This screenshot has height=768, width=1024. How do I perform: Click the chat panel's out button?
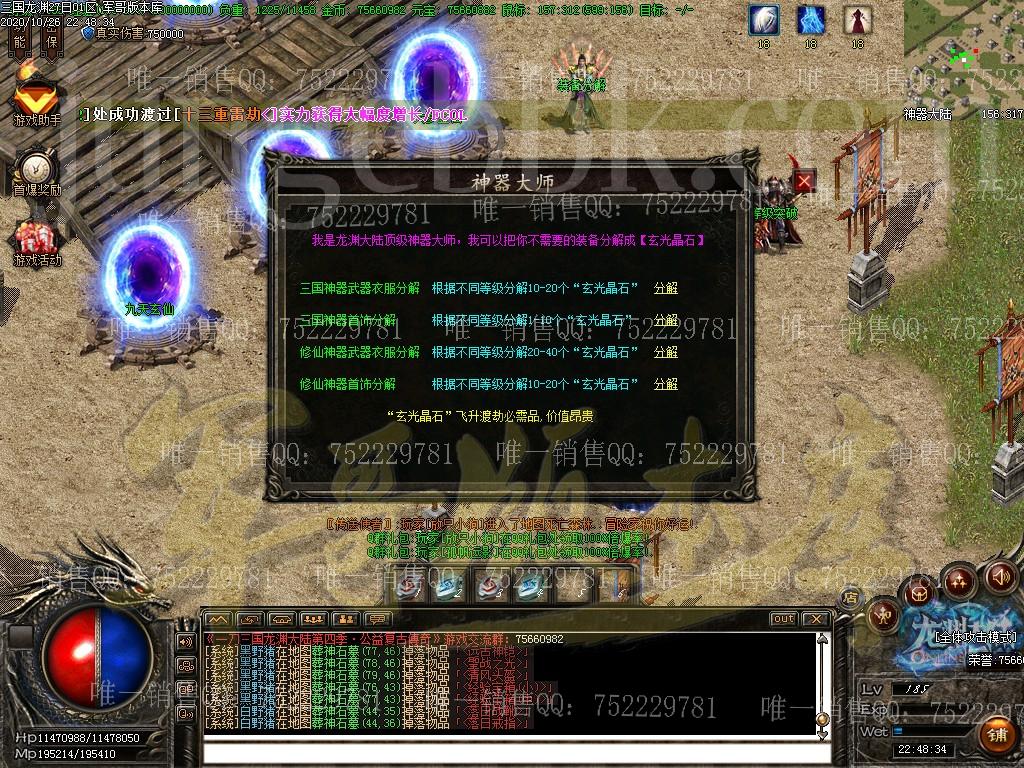click(x=783, y=619)
